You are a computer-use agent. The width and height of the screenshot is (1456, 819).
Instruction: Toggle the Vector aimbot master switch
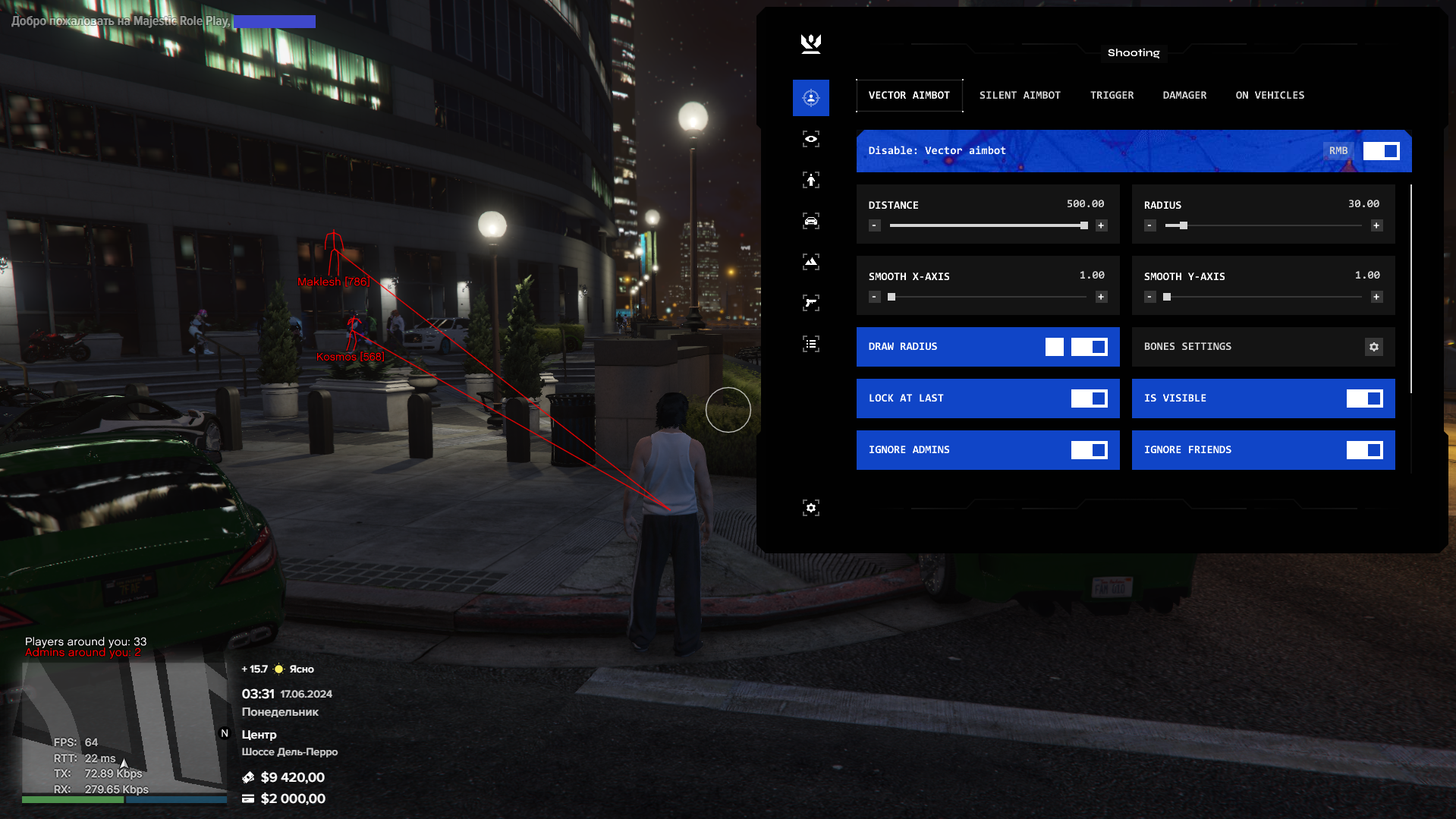[x=1381, y=151]
